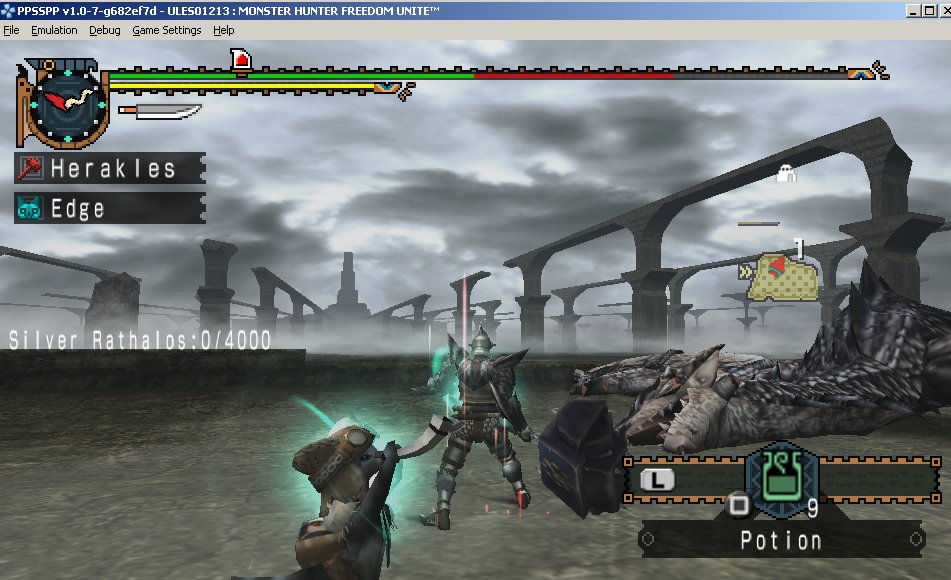This screenshot has height=580, width=951.
Task: Click the weapon sharpness blade icon
Action: coord(160,111)
